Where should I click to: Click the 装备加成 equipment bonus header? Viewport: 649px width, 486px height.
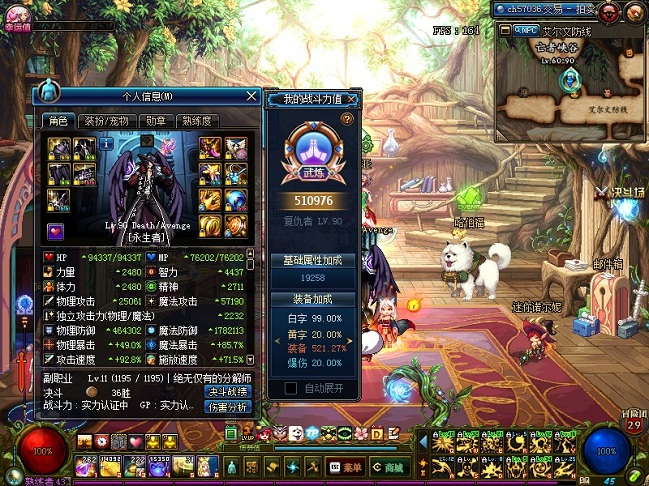pos(314,299)
